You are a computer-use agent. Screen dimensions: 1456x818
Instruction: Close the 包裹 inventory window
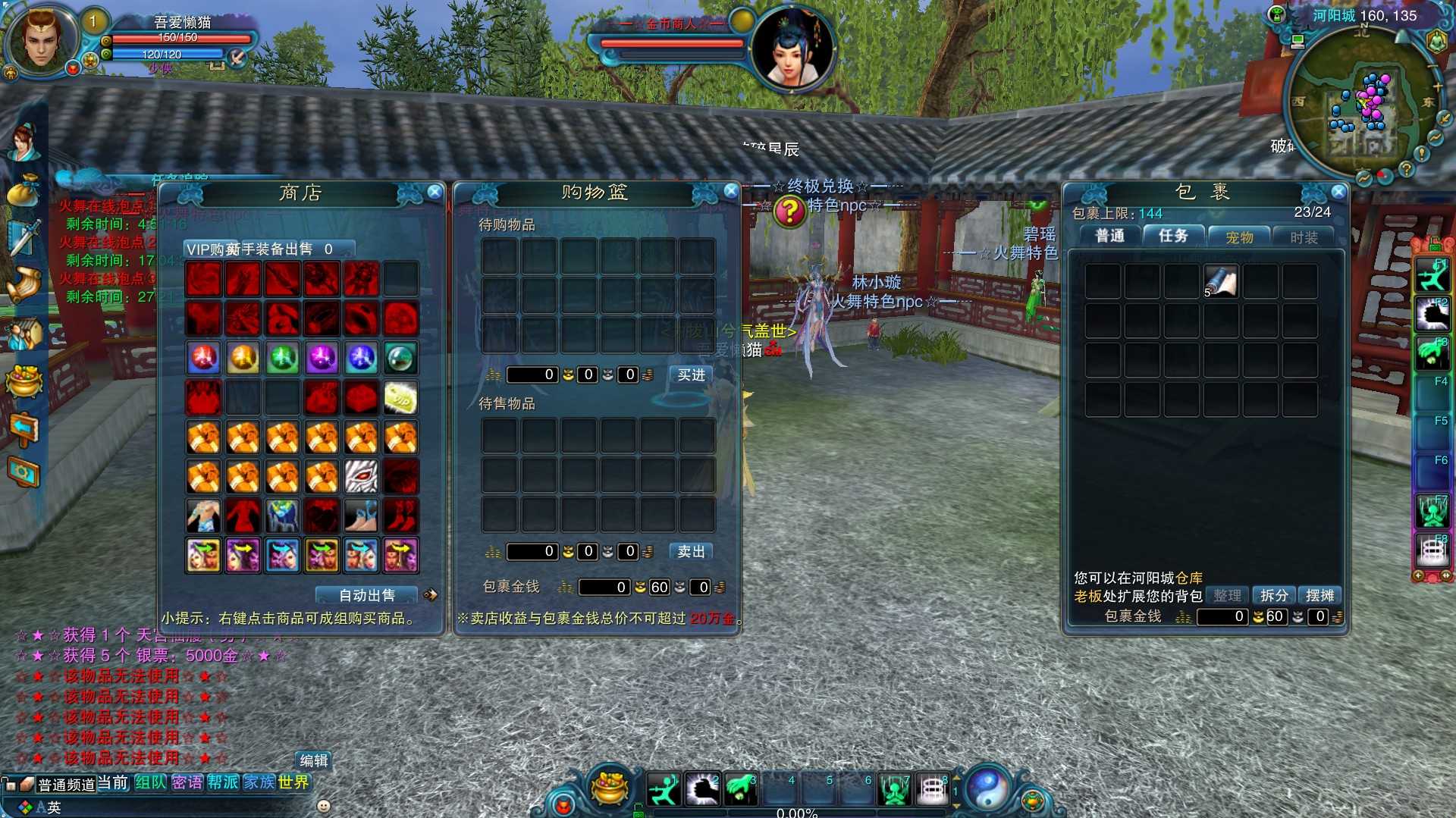point(1338,192)
